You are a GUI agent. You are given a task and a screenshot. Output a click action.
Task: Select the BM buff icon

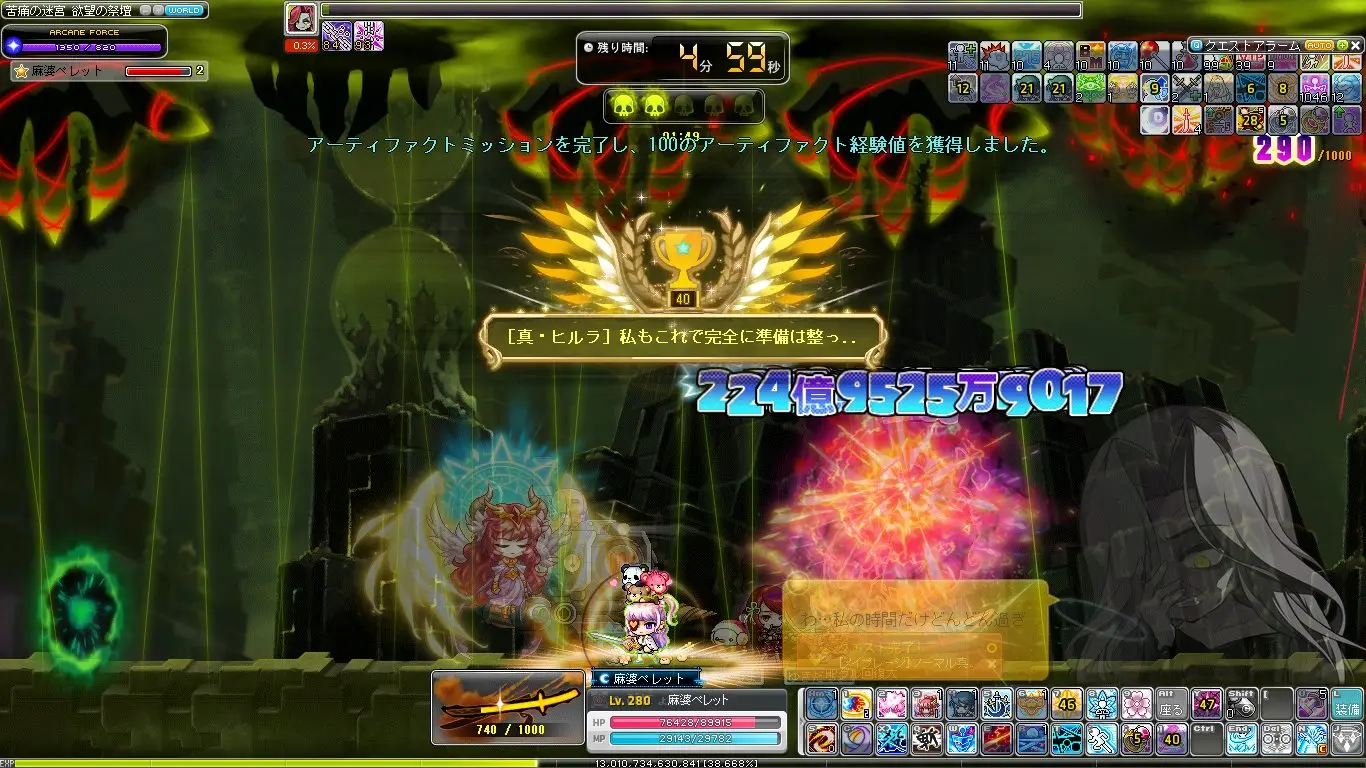click(x=1091, y=56)
